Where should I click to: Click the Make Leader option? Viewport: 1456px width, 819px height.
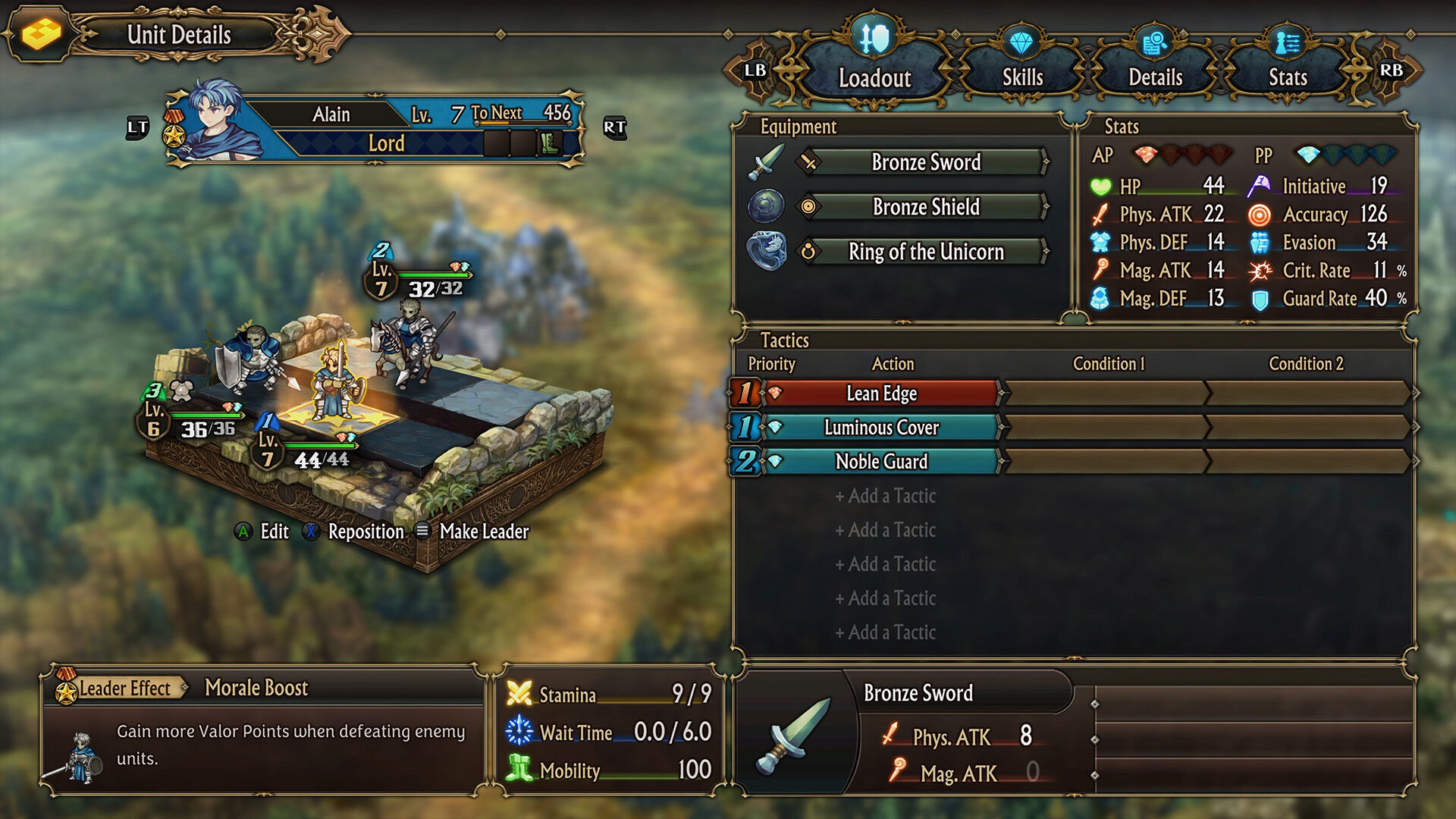(x=483, y=532)
